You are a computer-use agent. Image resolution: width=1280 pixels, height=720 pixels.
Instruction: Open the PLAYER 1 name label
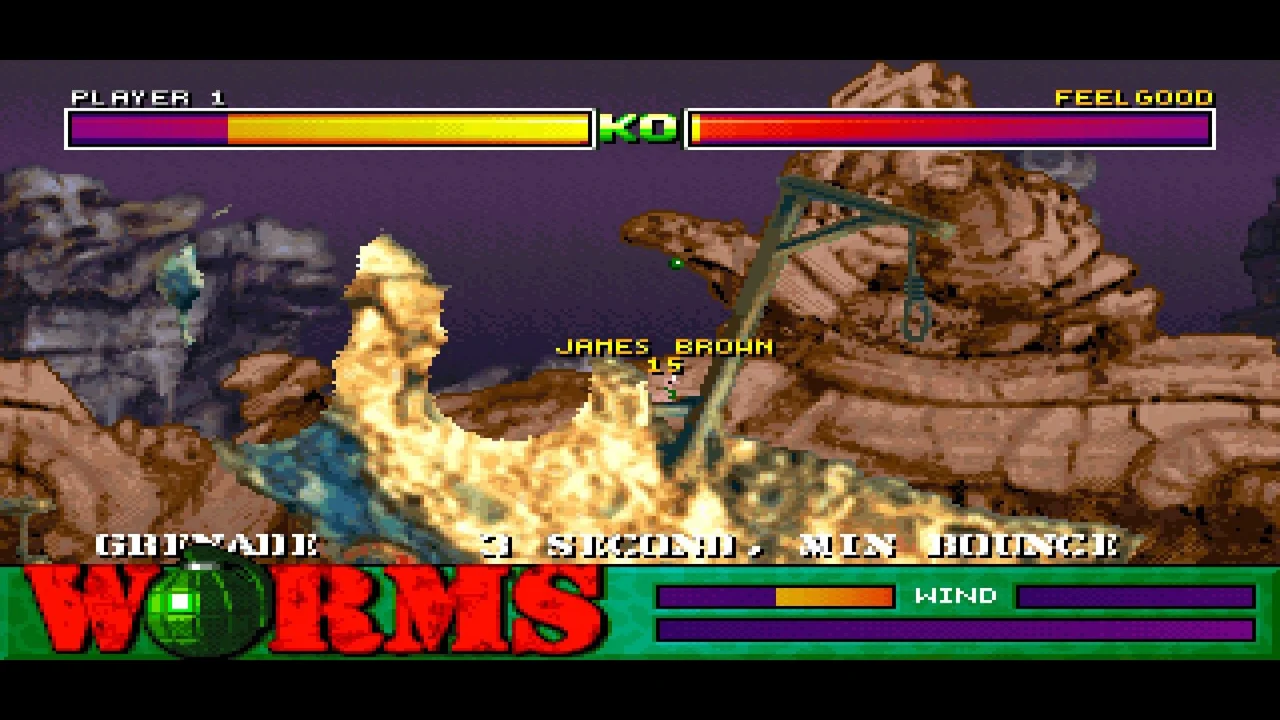(145, 98)
